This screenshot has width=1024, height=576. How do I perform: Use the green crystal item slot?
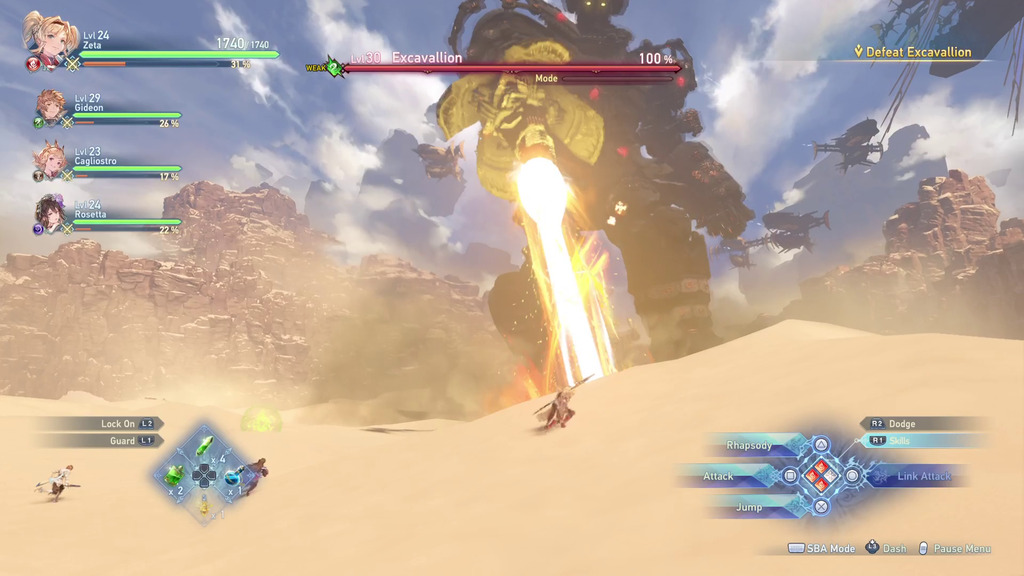pos(204,444)
